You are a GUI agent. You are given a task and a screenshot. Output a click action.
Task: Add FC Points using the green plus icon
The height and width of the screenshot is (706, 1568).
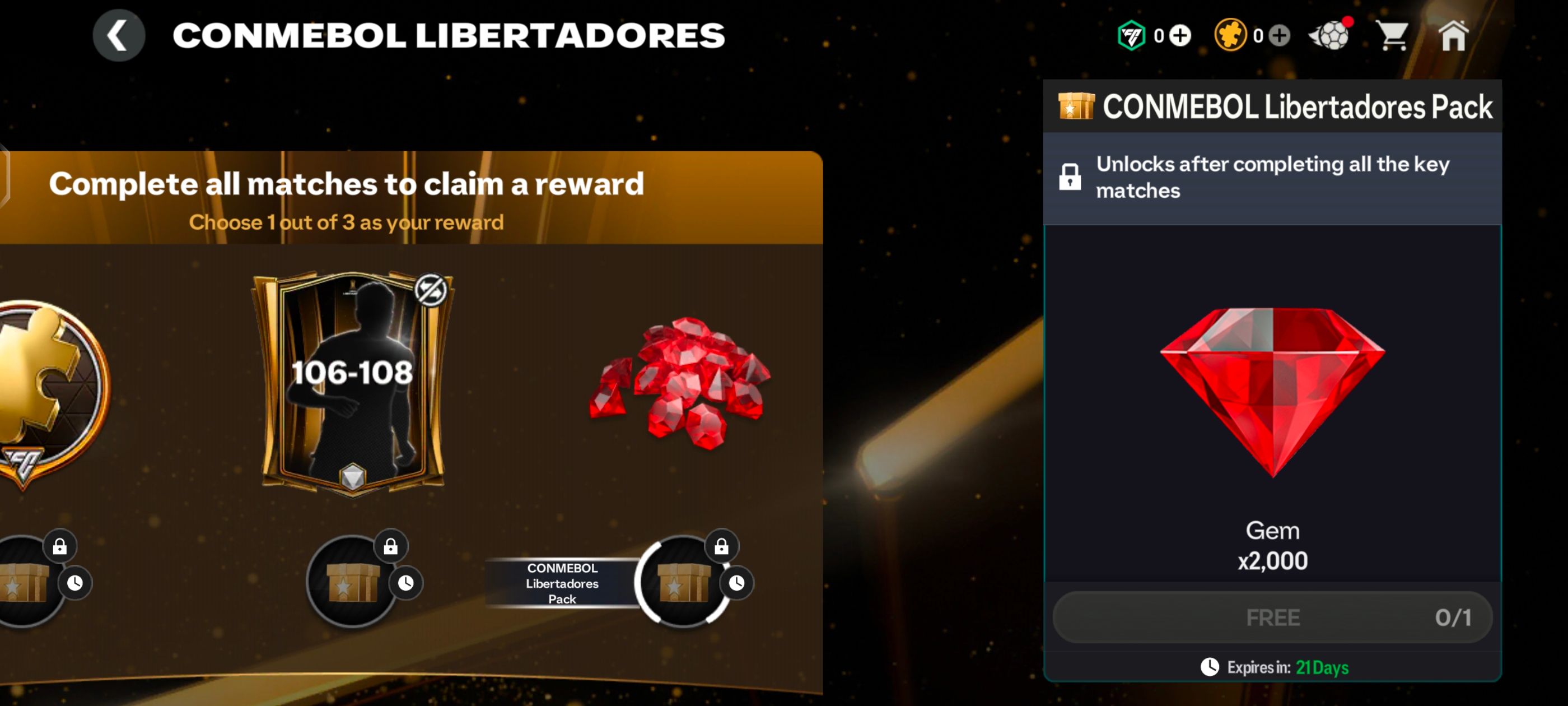point(1180,35)
